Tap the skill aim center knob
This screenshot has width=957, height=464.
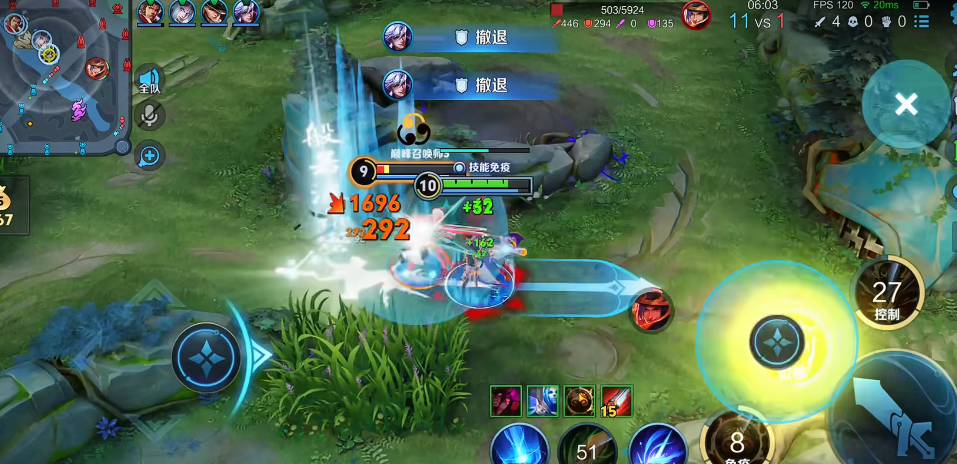[x=776, y=342]
